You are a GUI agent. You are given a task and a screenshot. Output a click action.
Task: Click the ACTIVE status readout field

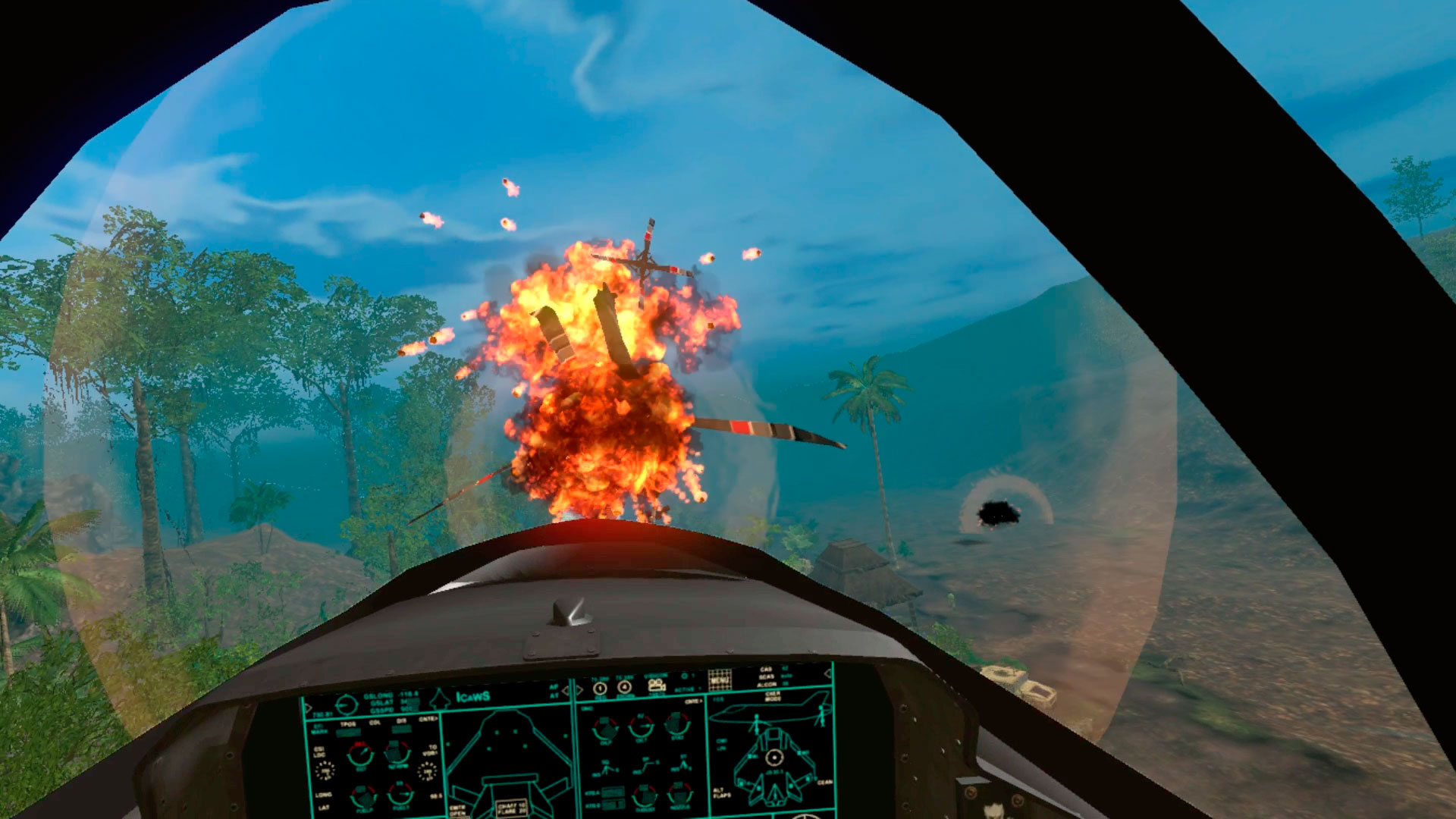(x=685, y=689)
